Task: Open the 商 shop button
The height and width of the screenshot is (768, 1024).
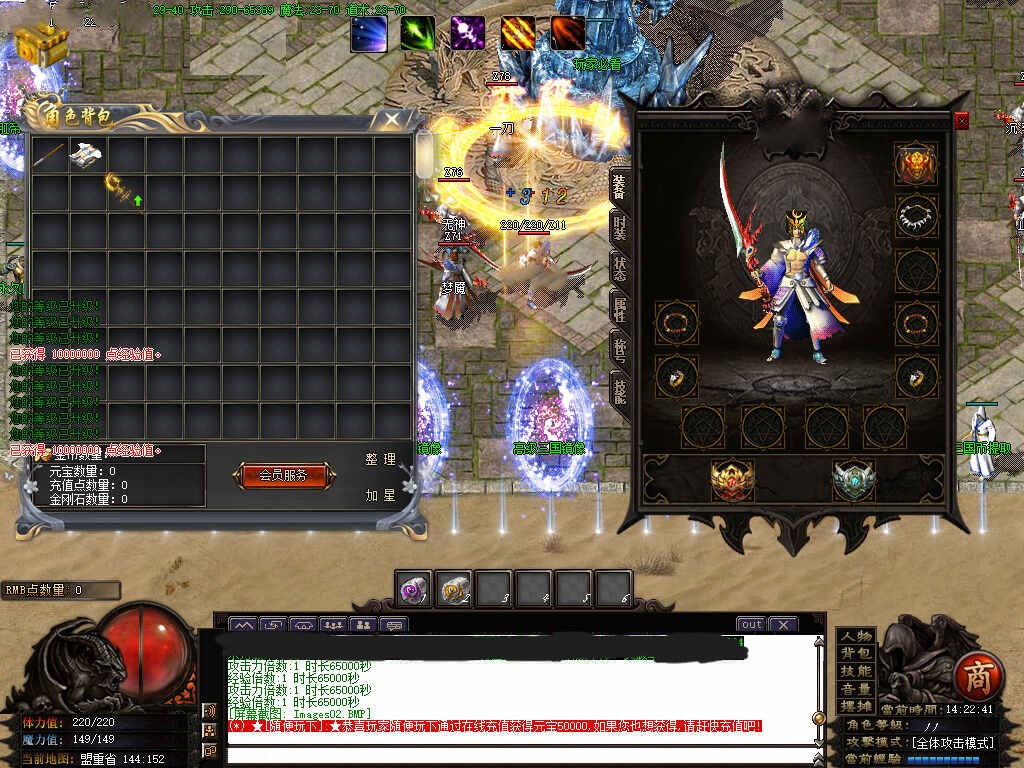Action: (975, 677)
